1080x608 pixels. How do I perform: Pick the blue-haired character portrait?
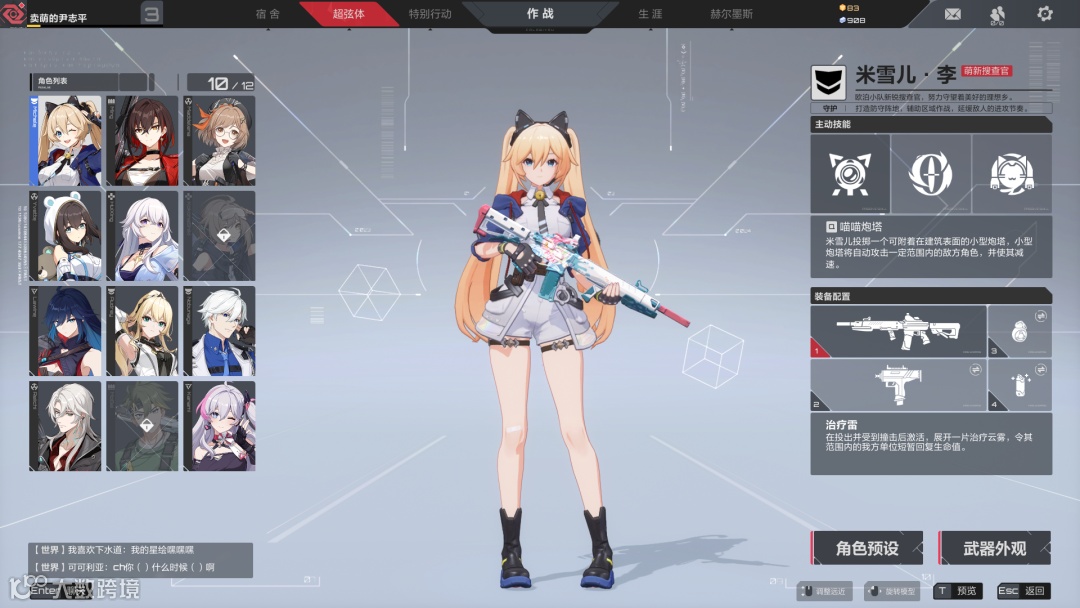coord(66,330)
